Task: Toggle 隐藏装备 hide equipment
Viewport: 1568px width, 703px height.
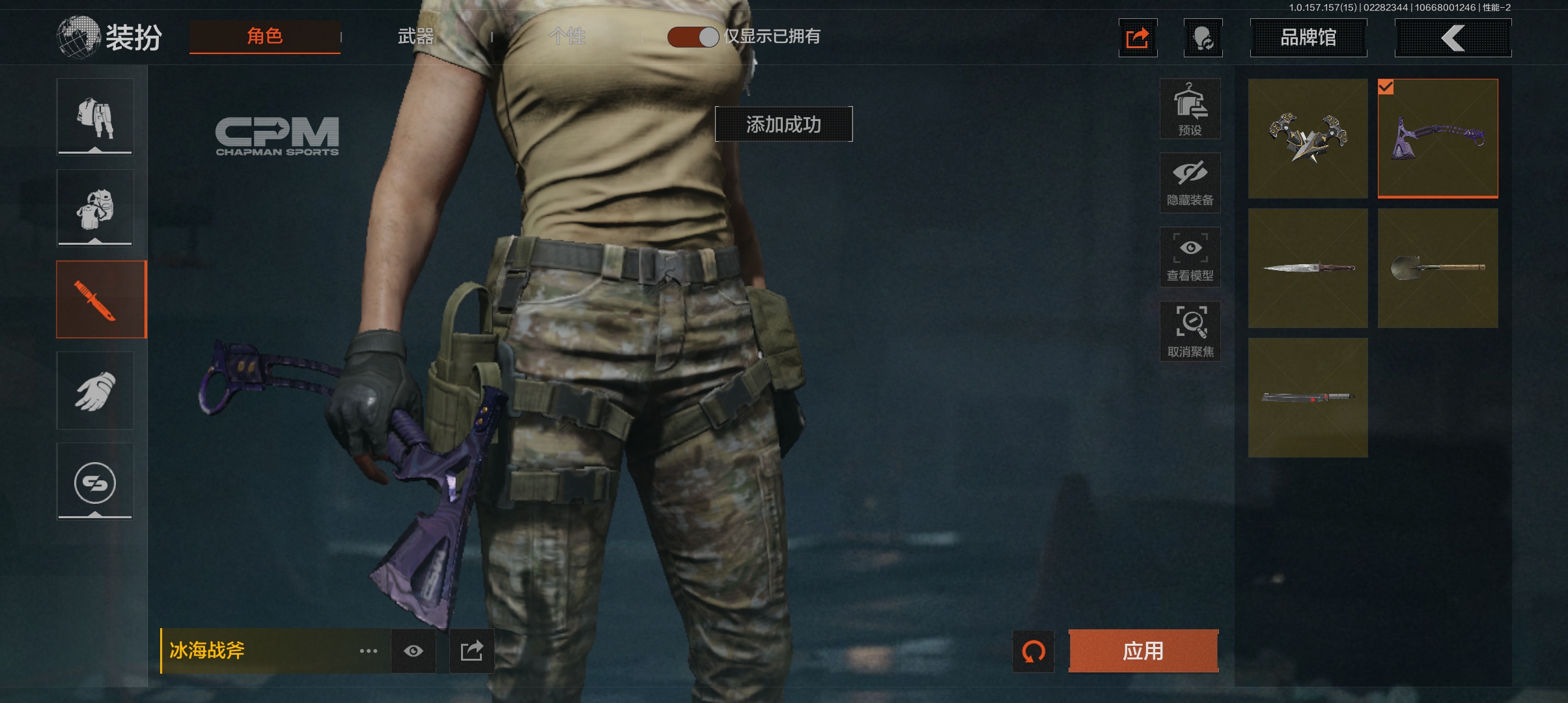Action: [1190, 183]
